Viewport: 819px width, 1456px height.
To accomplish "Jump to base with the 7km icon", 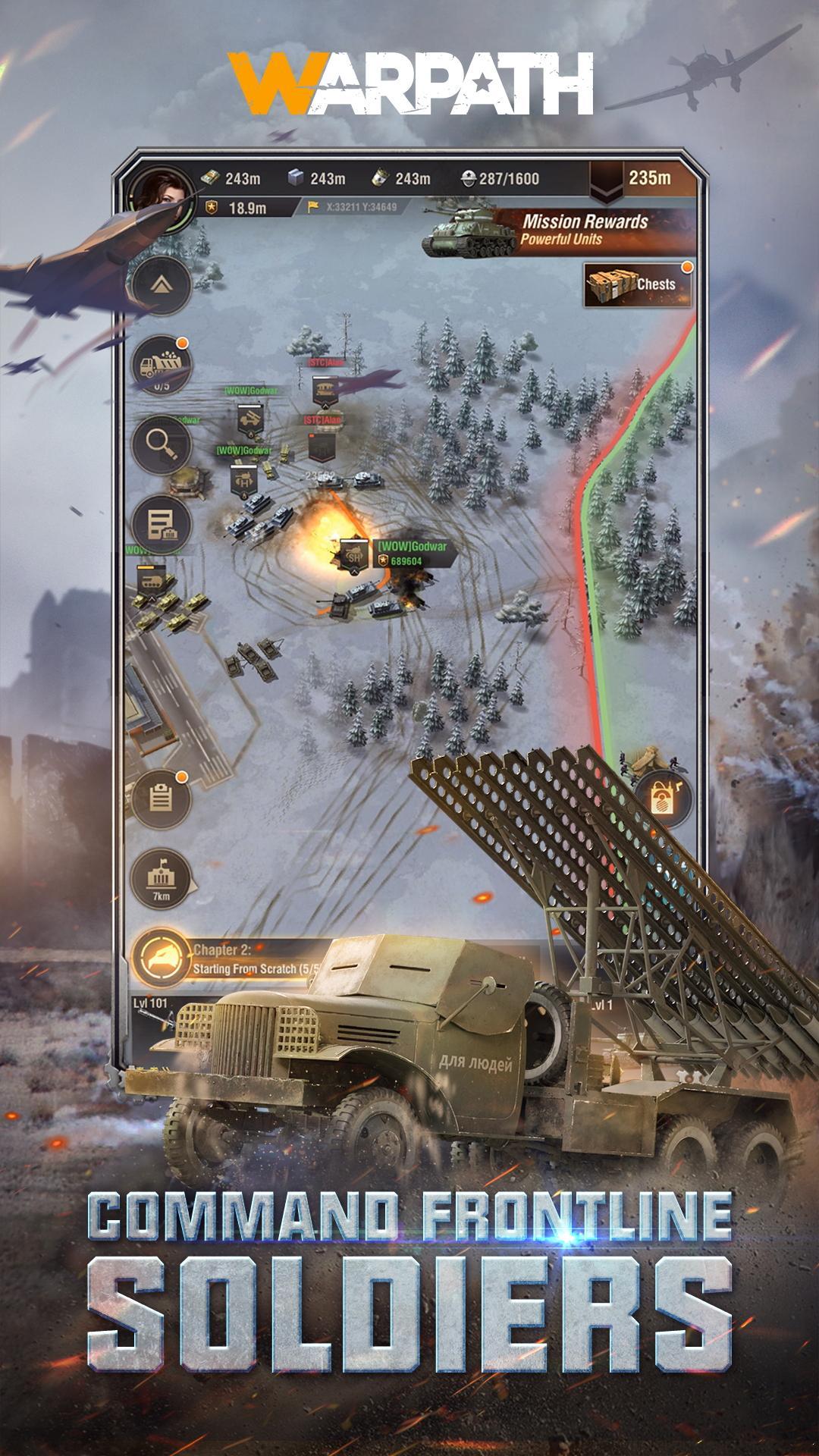I will pyautogui.click(x=161, y=879).
